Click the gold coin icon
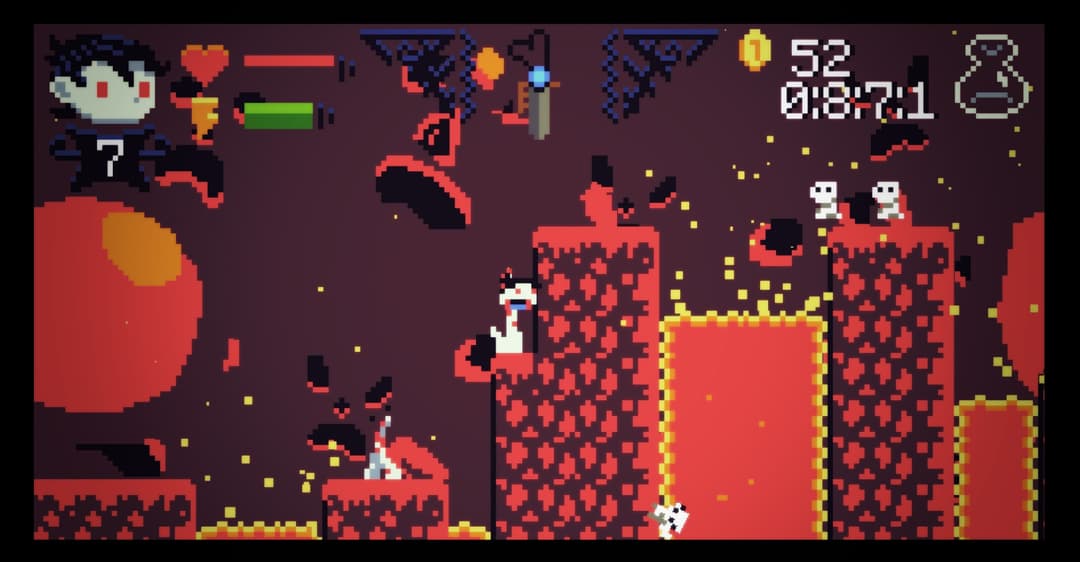This screenshot has width=1080, height=562. [x=754, y=50]
